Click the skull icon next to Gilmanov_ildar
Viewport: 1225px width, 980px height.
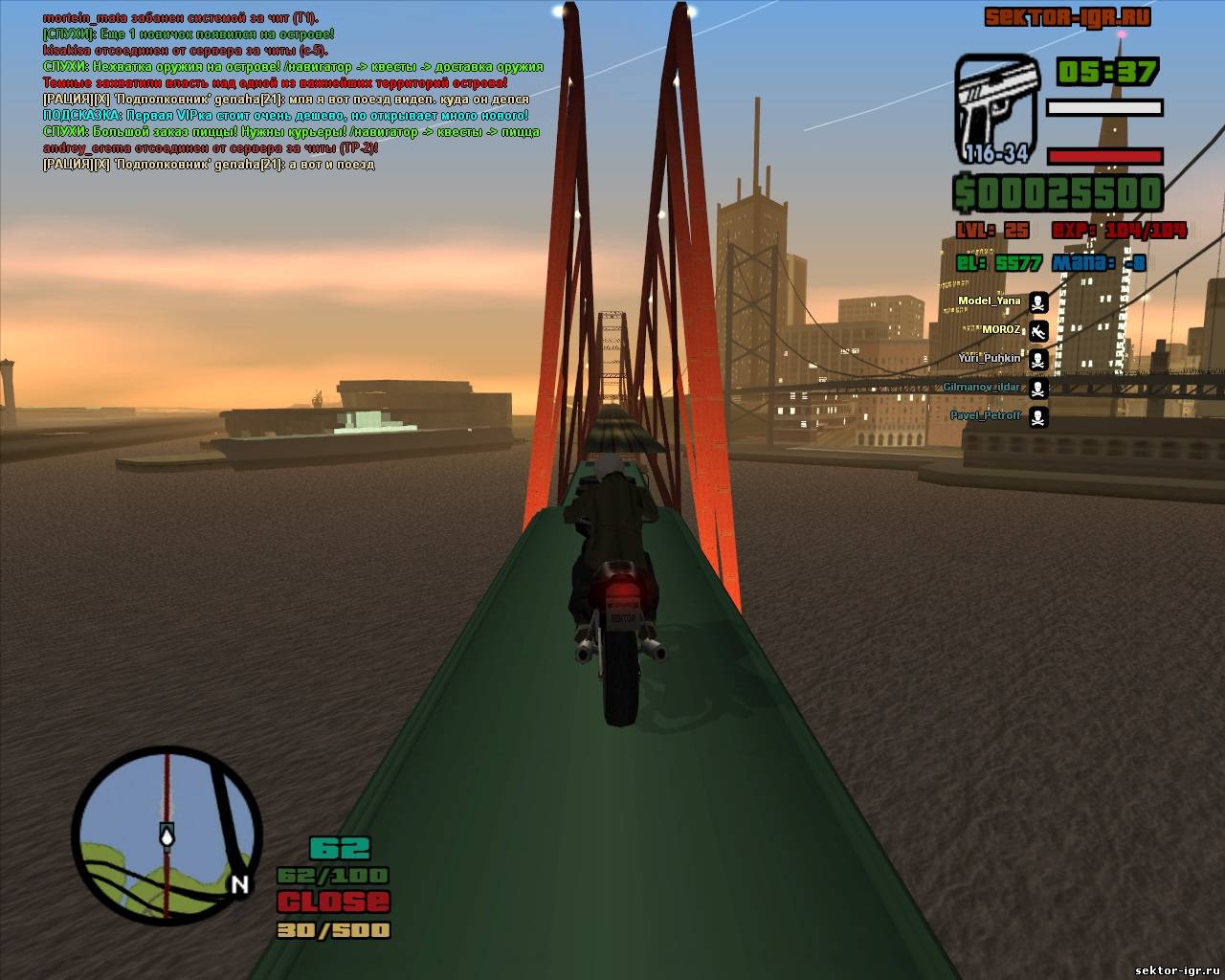pos(1037,389)
